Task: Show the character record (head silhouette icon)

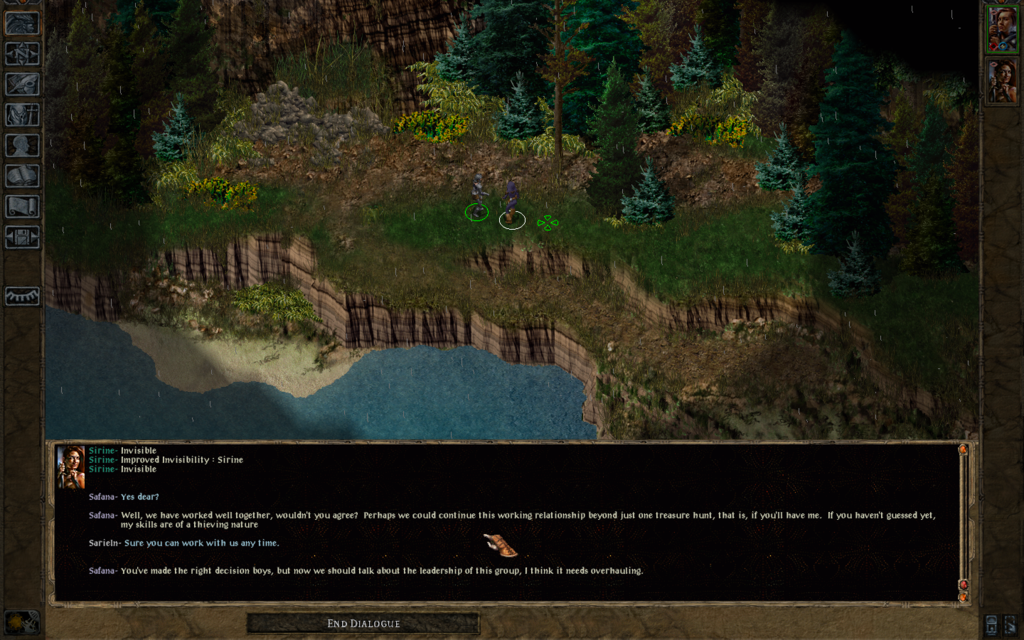Action: [x=22, y=145]
